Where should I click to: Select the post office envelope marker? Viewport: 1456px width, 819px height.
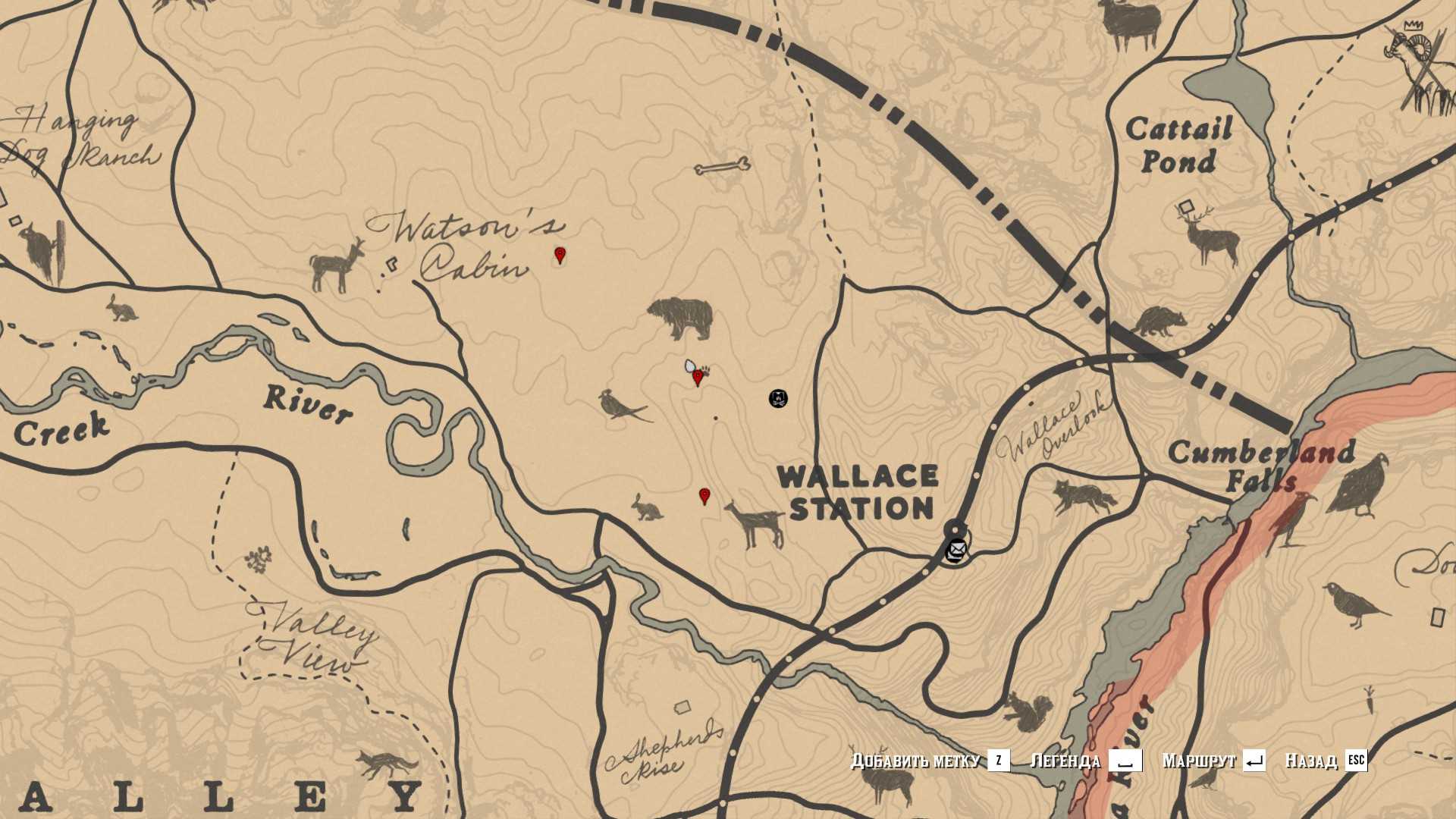(957, 548)
